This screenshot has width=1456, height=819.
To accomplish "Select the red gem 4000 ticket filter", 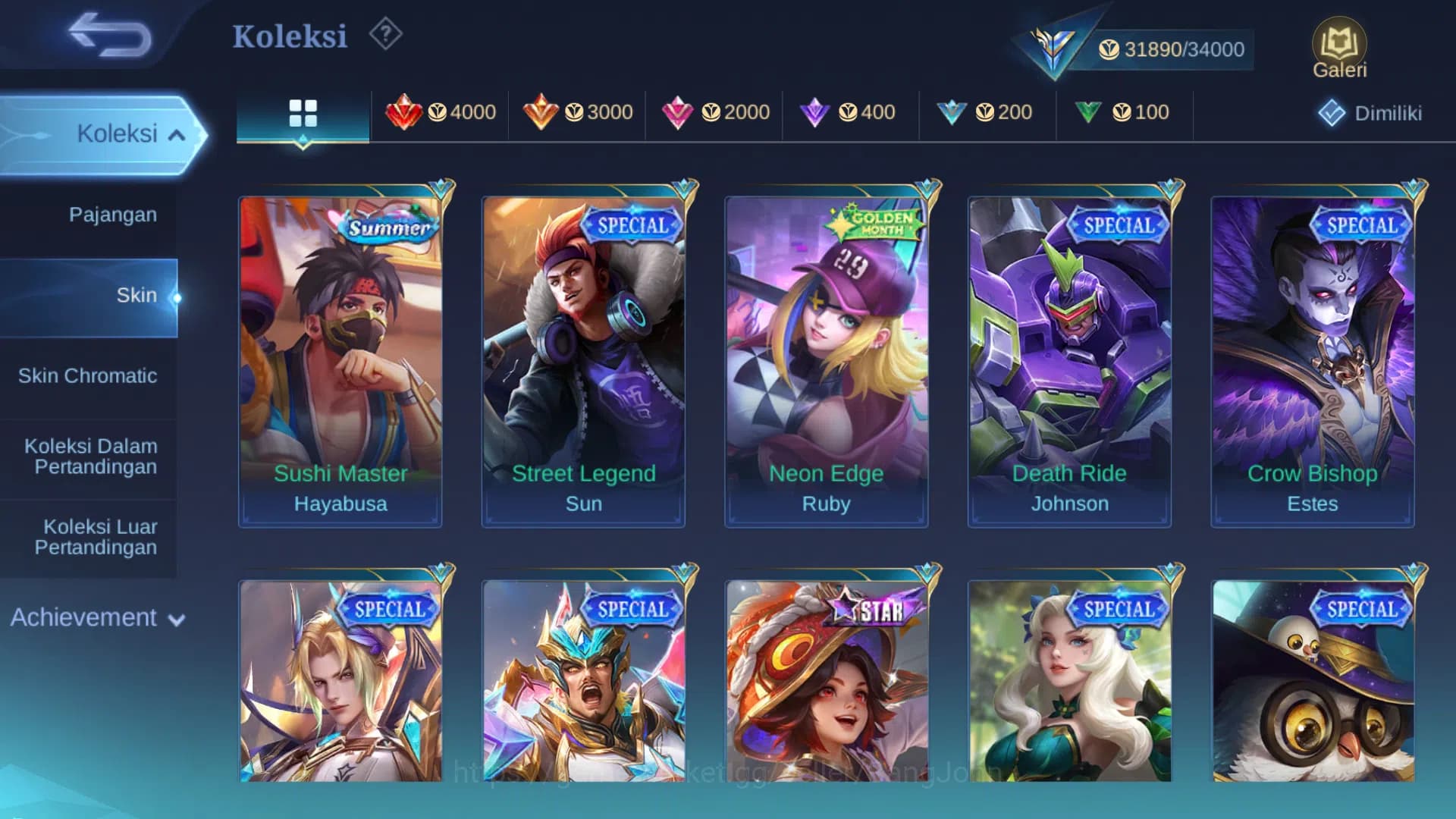I will [440, 112].
